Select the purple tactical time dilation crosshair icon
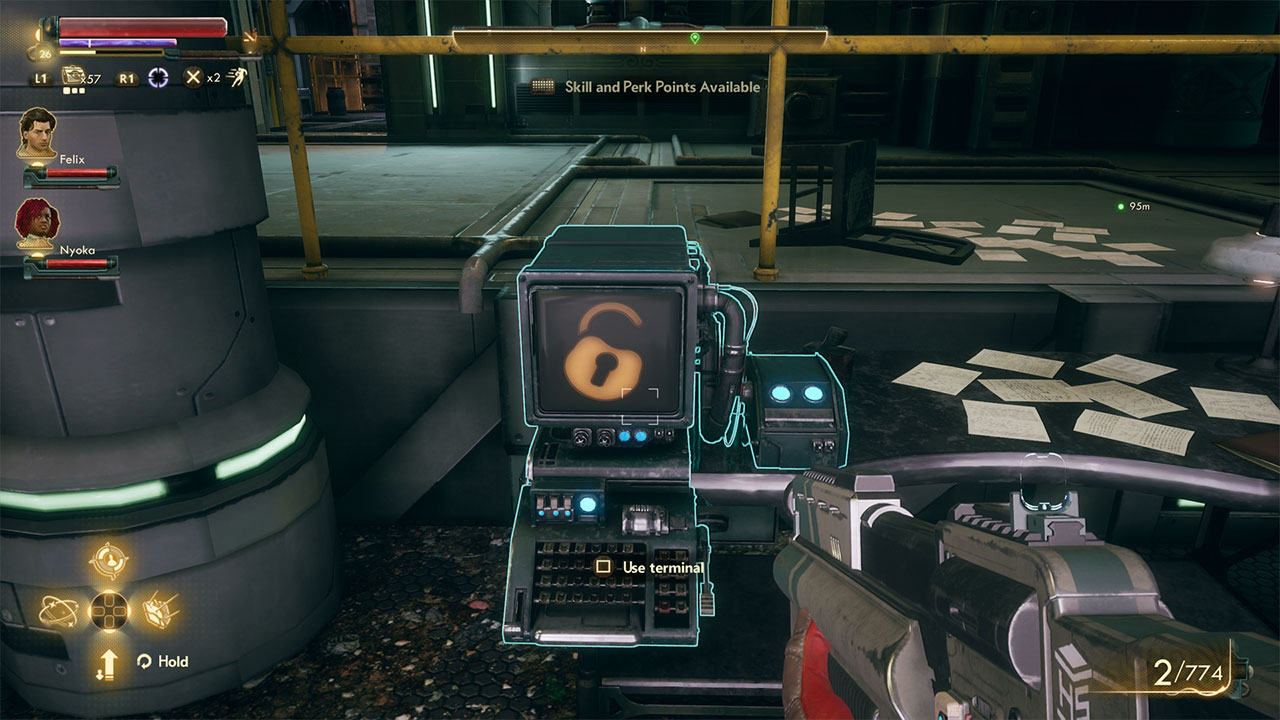The width and height of the screenshot is (1280, 720). 158,76
